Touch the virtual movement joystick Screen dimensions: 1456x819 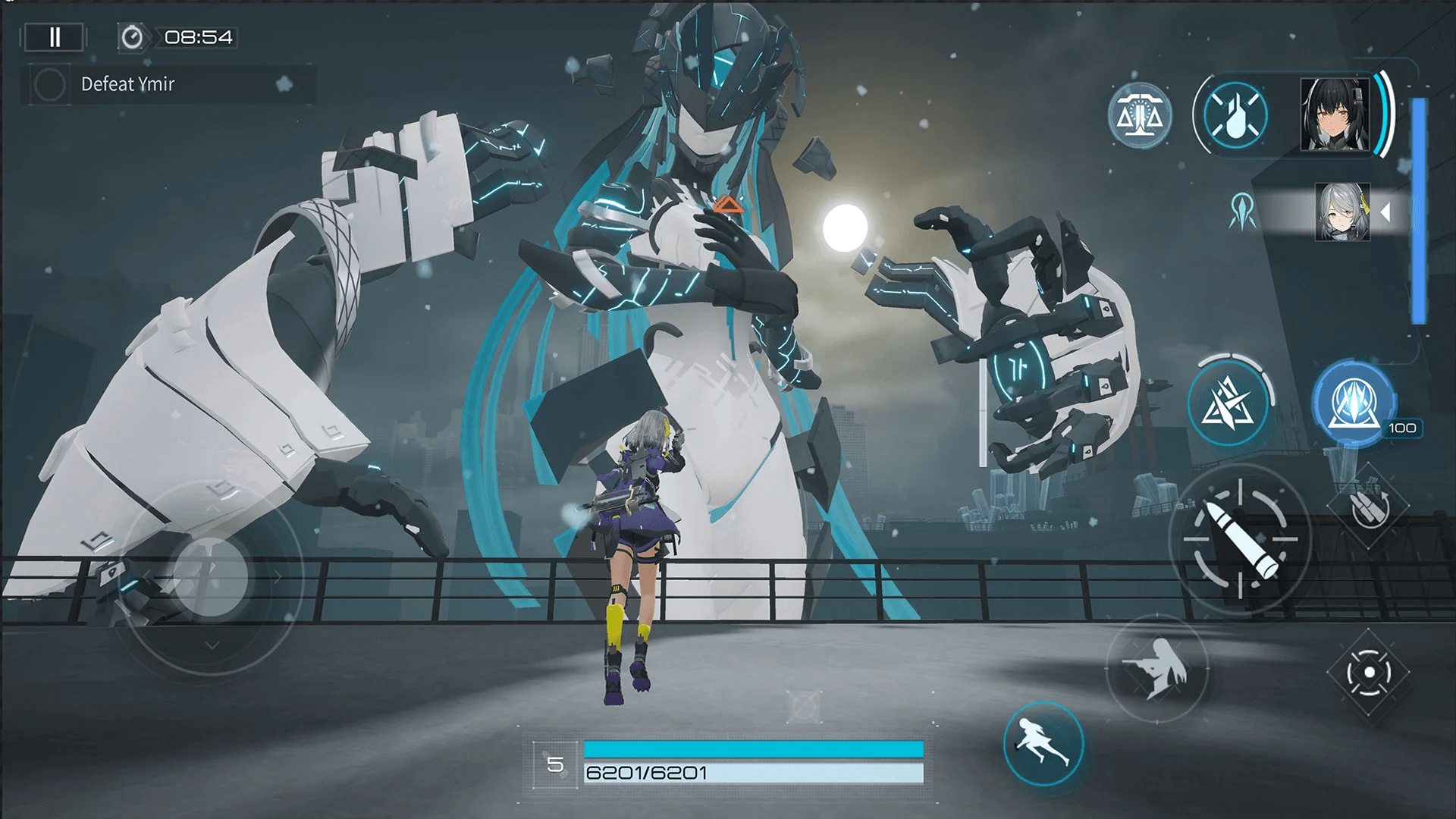coord(211,578)
